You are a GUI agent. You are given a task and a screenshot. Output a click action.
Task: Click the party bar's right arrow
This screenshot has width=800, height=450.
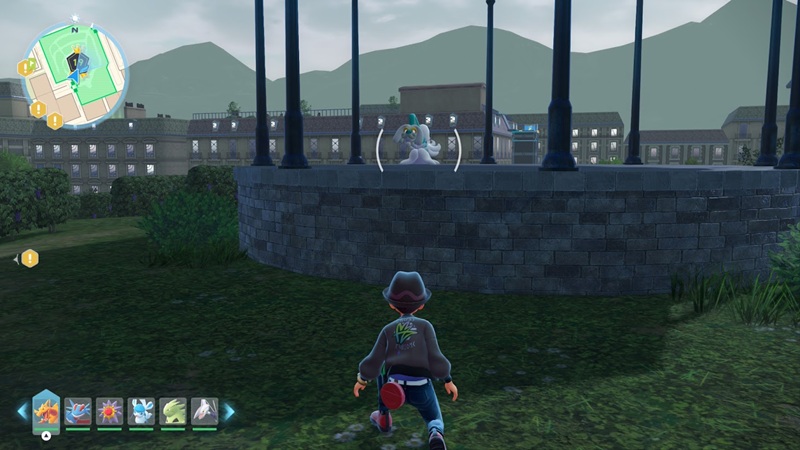coord(229,411)
